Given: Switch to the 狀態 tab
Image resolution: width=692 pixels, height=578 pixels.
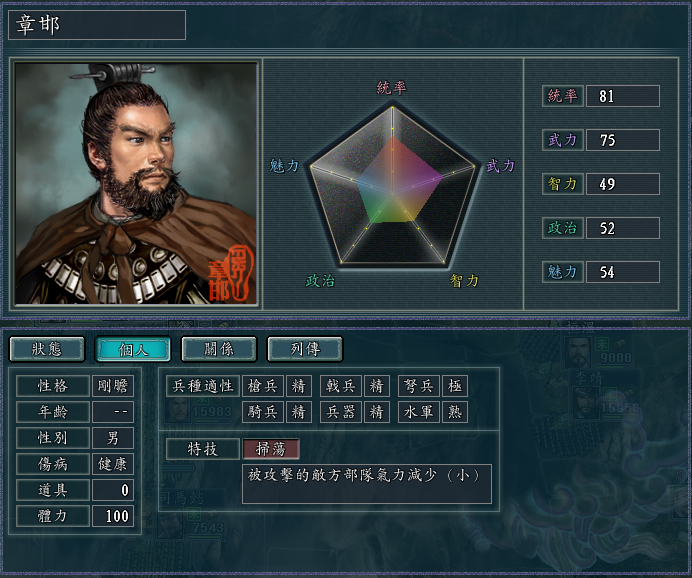Looking at the screenshot, I should [x=47, y=348].
